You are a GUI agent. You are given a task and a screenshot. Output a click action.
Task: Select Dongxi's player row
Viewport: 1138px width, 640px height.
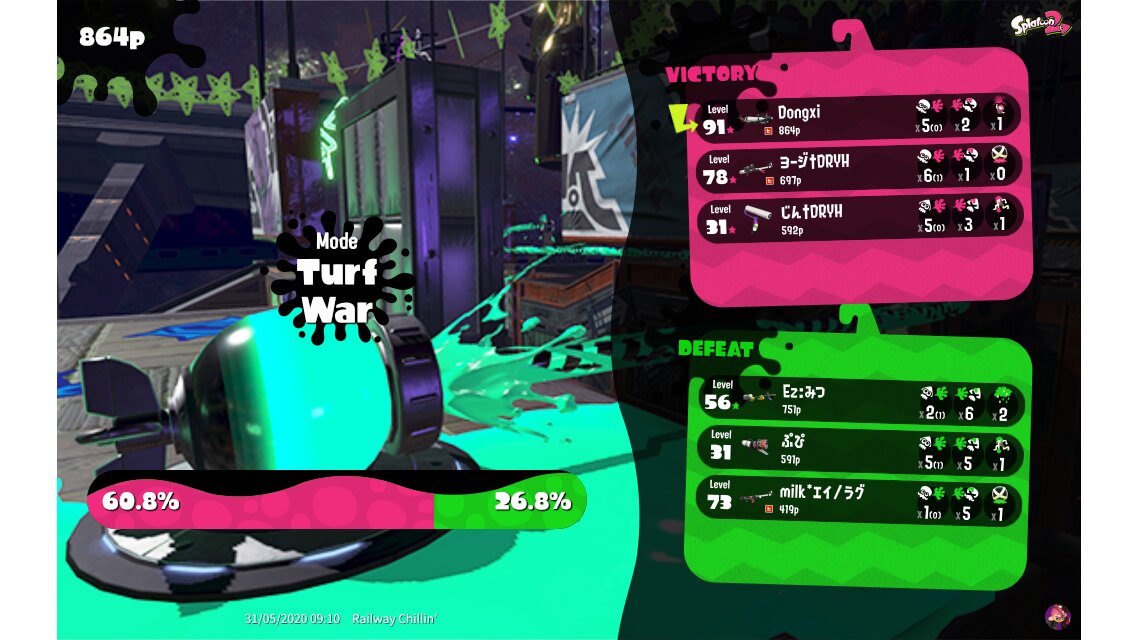pos(858,118)
